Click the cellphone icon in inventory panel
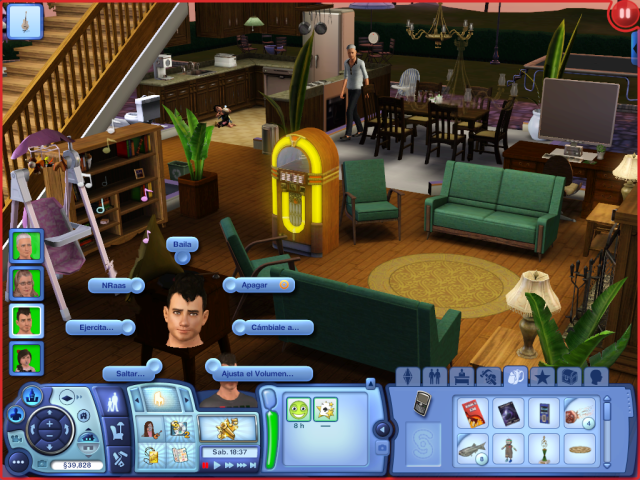This screenshot has height=480, width=640. [423, 403]
